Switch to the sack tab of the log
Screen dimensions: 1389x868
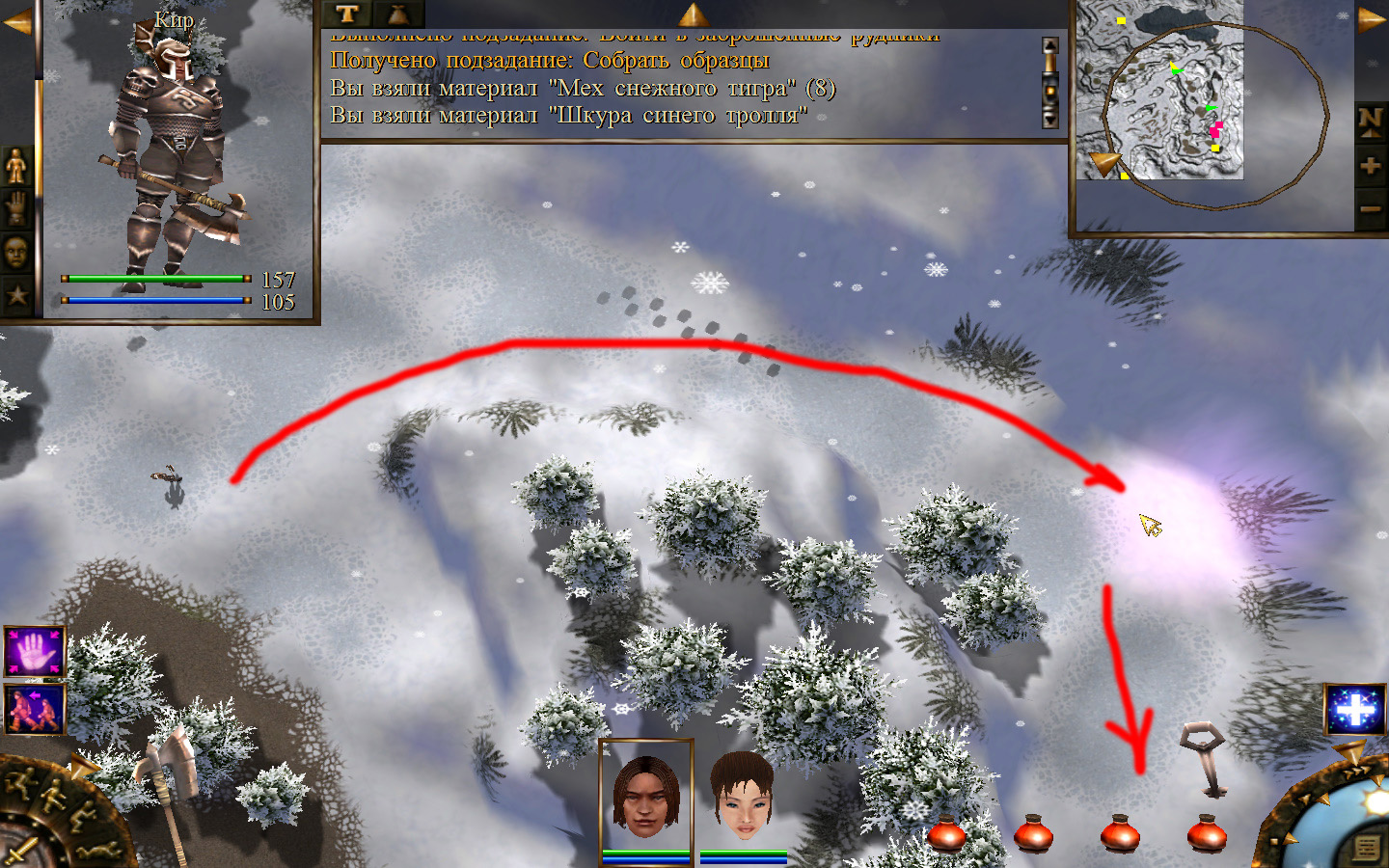(x=397, y=14)
